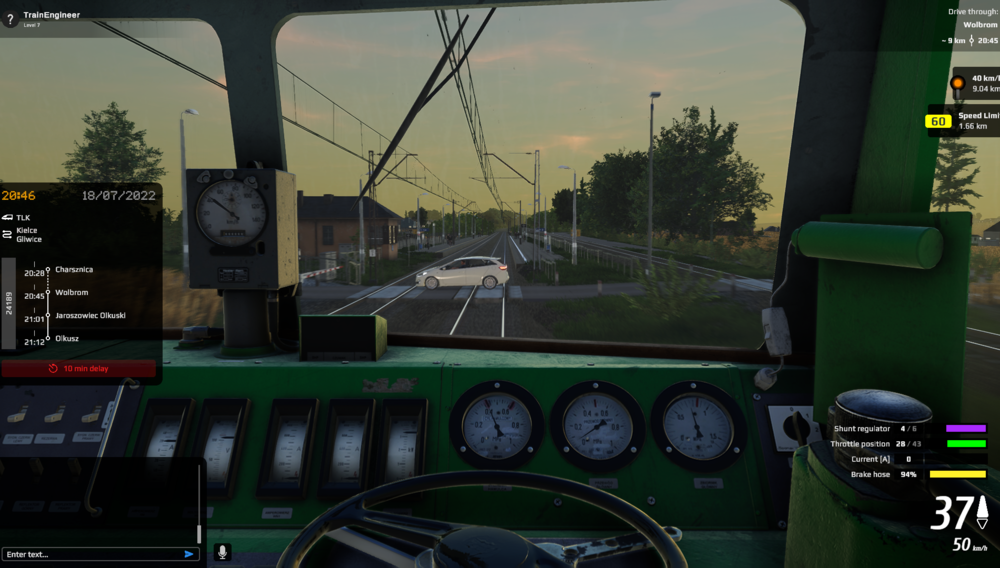Select the Wolbrom timetable stop
This screenshot has width=1000, height=568.
click(70, 293)
